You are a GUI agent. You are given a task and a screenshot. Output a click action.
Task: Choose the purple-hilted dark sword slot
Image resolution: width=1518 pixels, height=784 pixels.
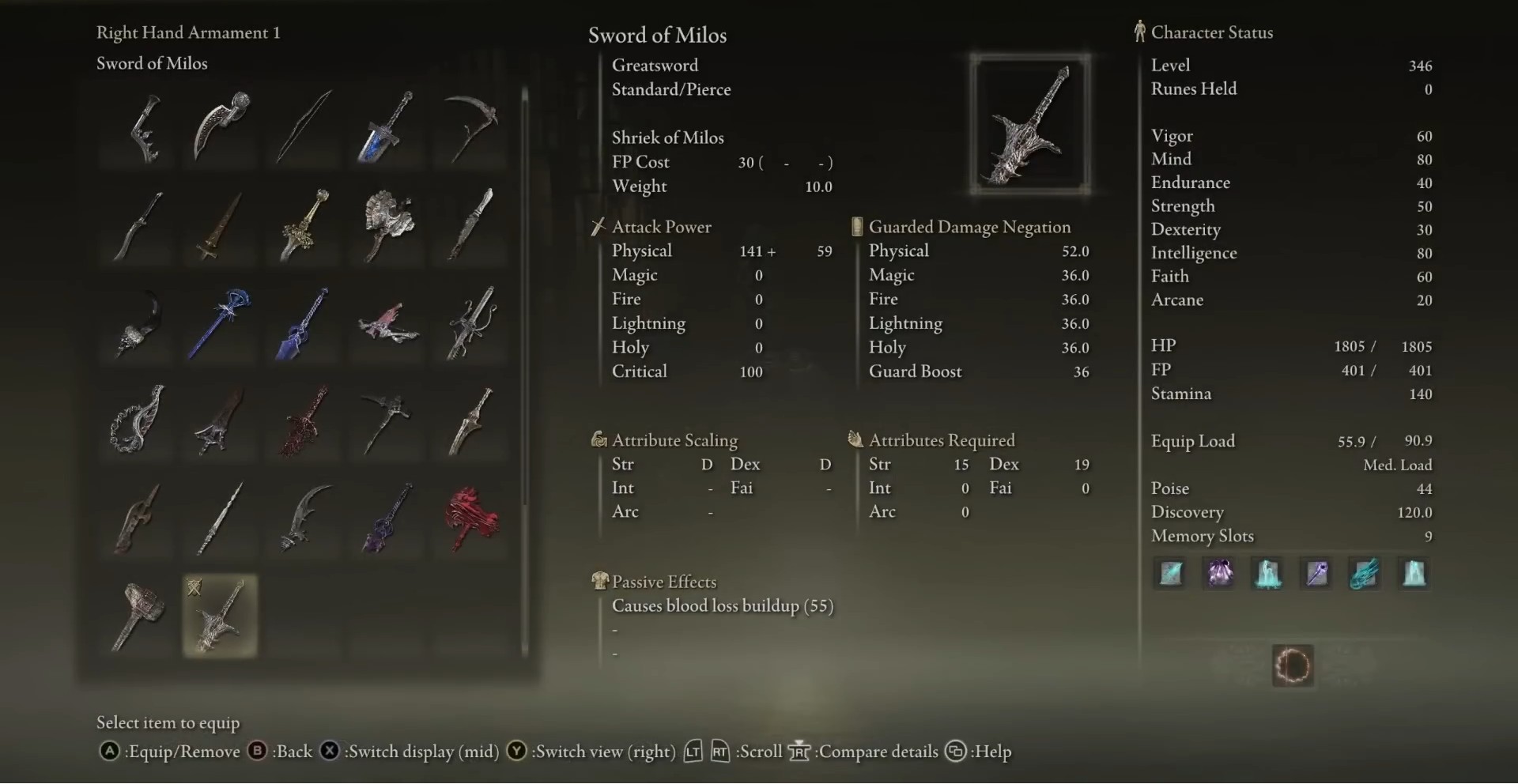(x=387, y=518)
